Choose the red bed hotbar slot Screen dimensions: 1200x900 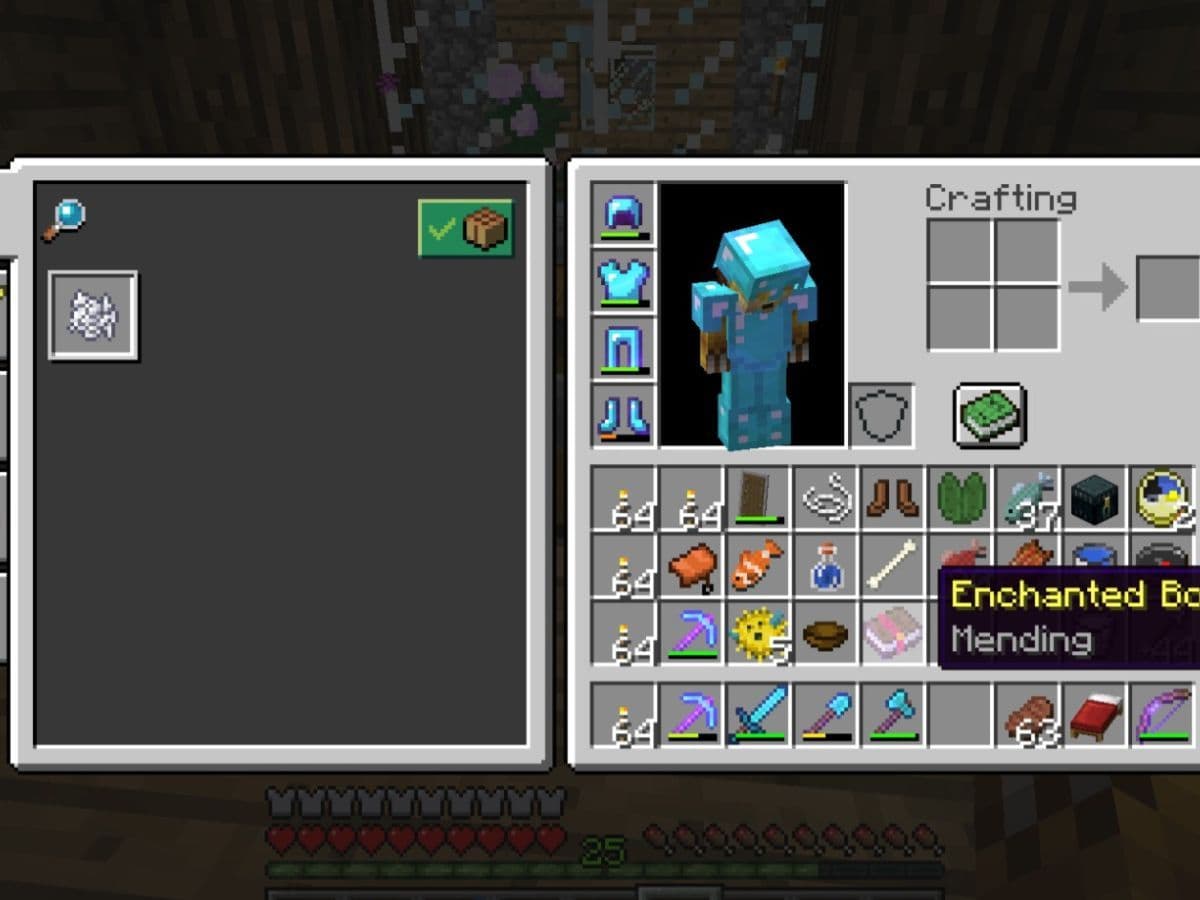coord(1094,715)
